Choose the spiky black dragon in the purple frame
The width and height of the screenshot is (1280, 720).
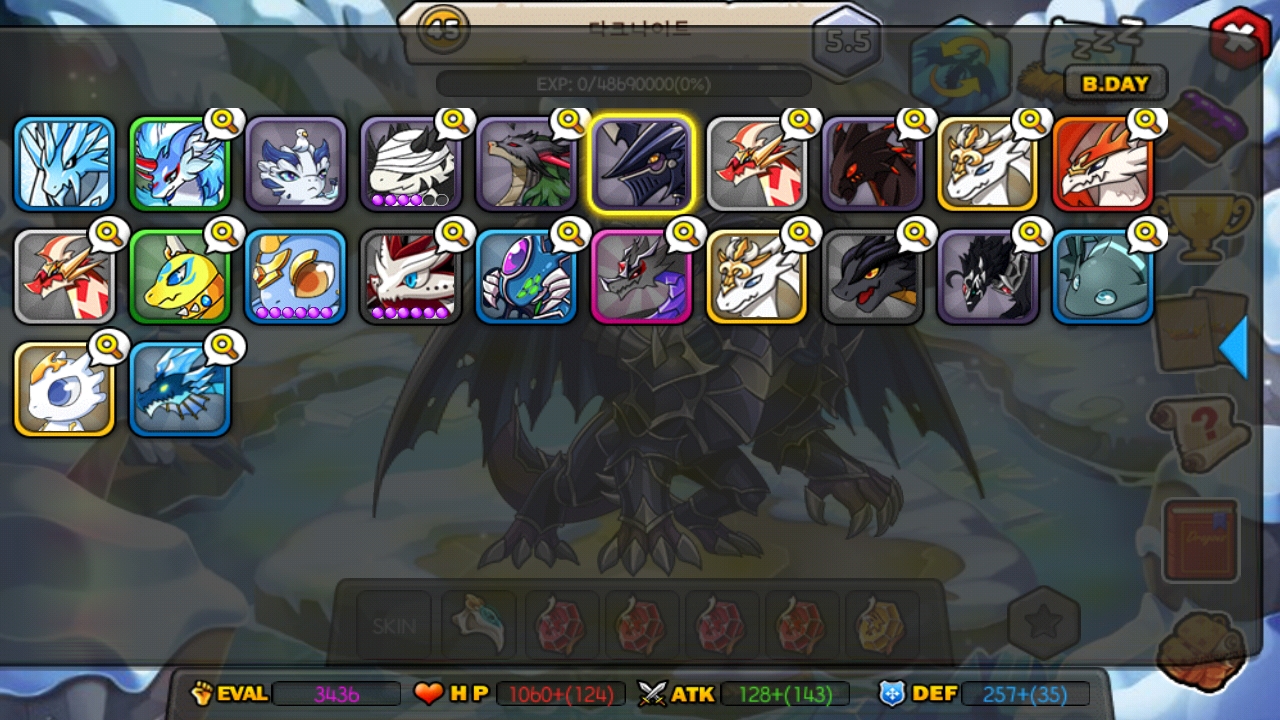pos(987,277)
